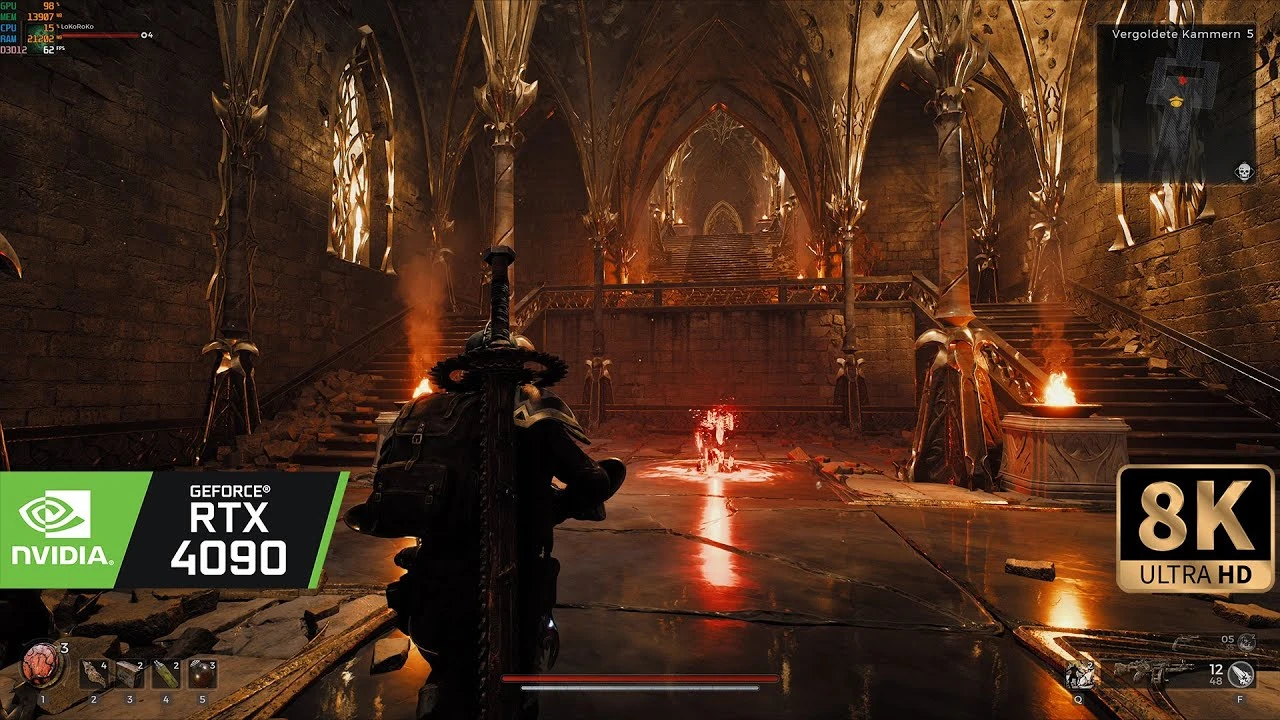This screenshot has height=720, width=1280.
Task: Select the dark orb item in slot 5
Action: click(201, 672)
